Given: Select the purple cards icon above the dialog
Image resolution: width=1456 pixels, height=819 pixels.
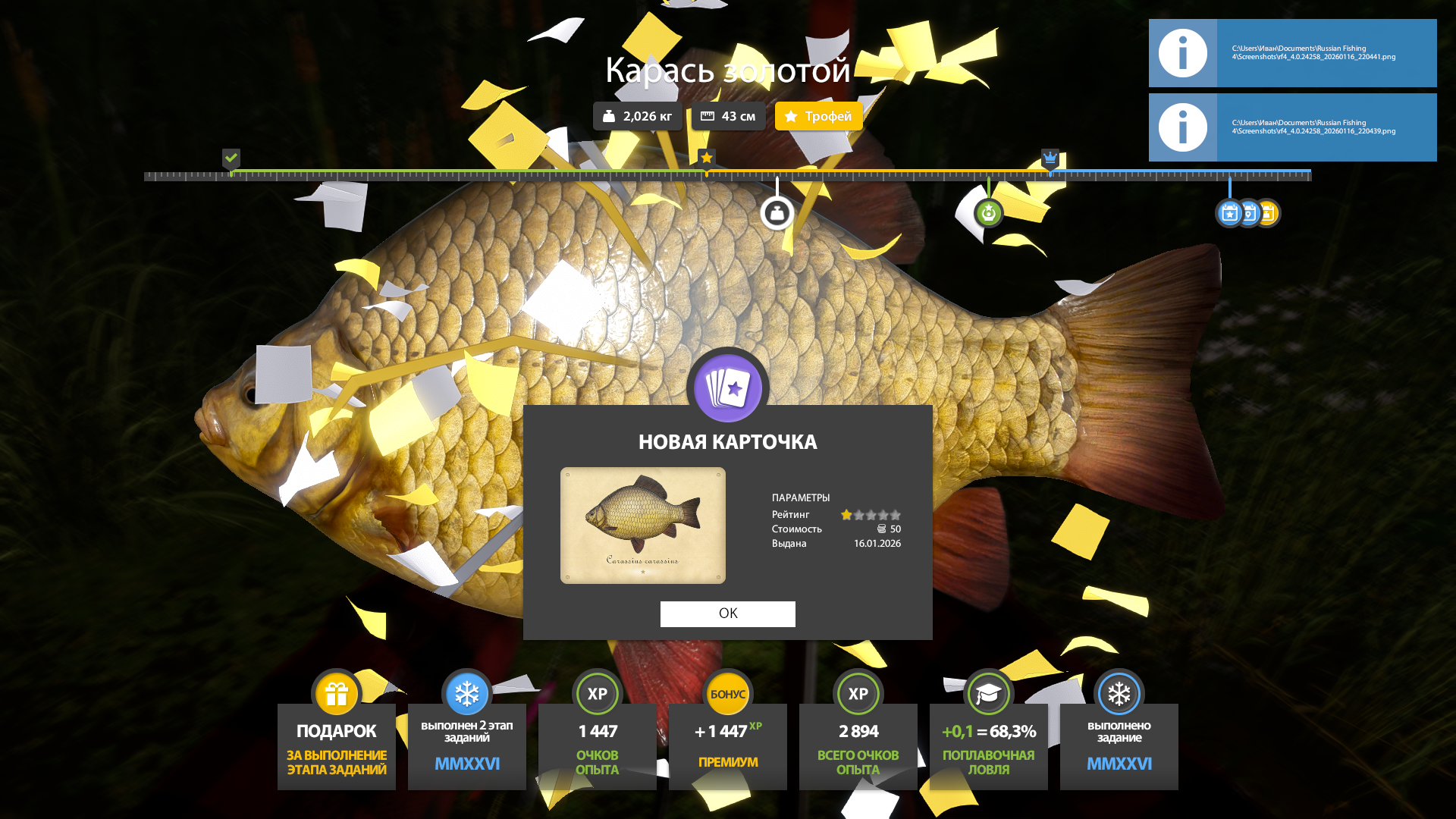Looking at the screenshot, I should (x=728, y=388).
